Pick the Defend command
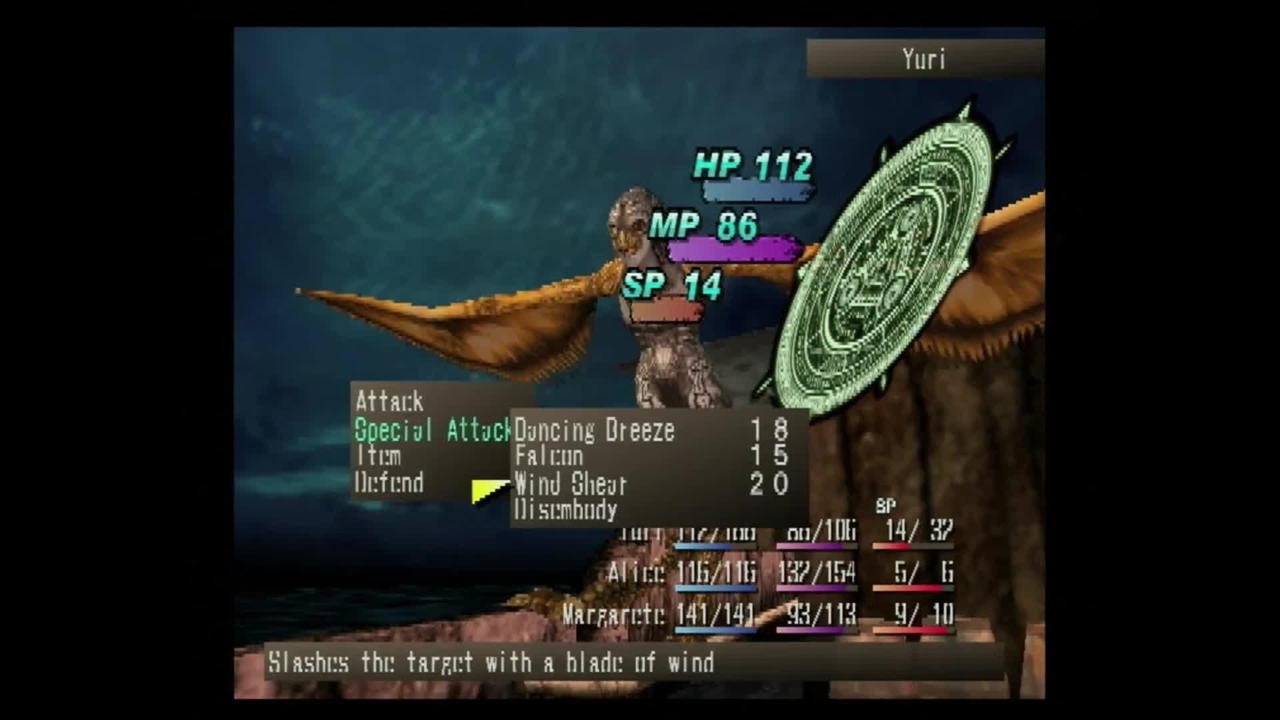This screenshot has width=1280, height=720. 389,483
